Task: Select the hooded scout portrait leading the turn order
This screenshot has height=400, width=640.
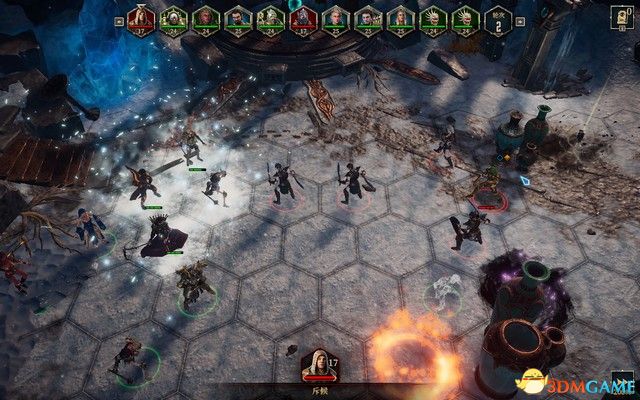Action: pos(142,18)
